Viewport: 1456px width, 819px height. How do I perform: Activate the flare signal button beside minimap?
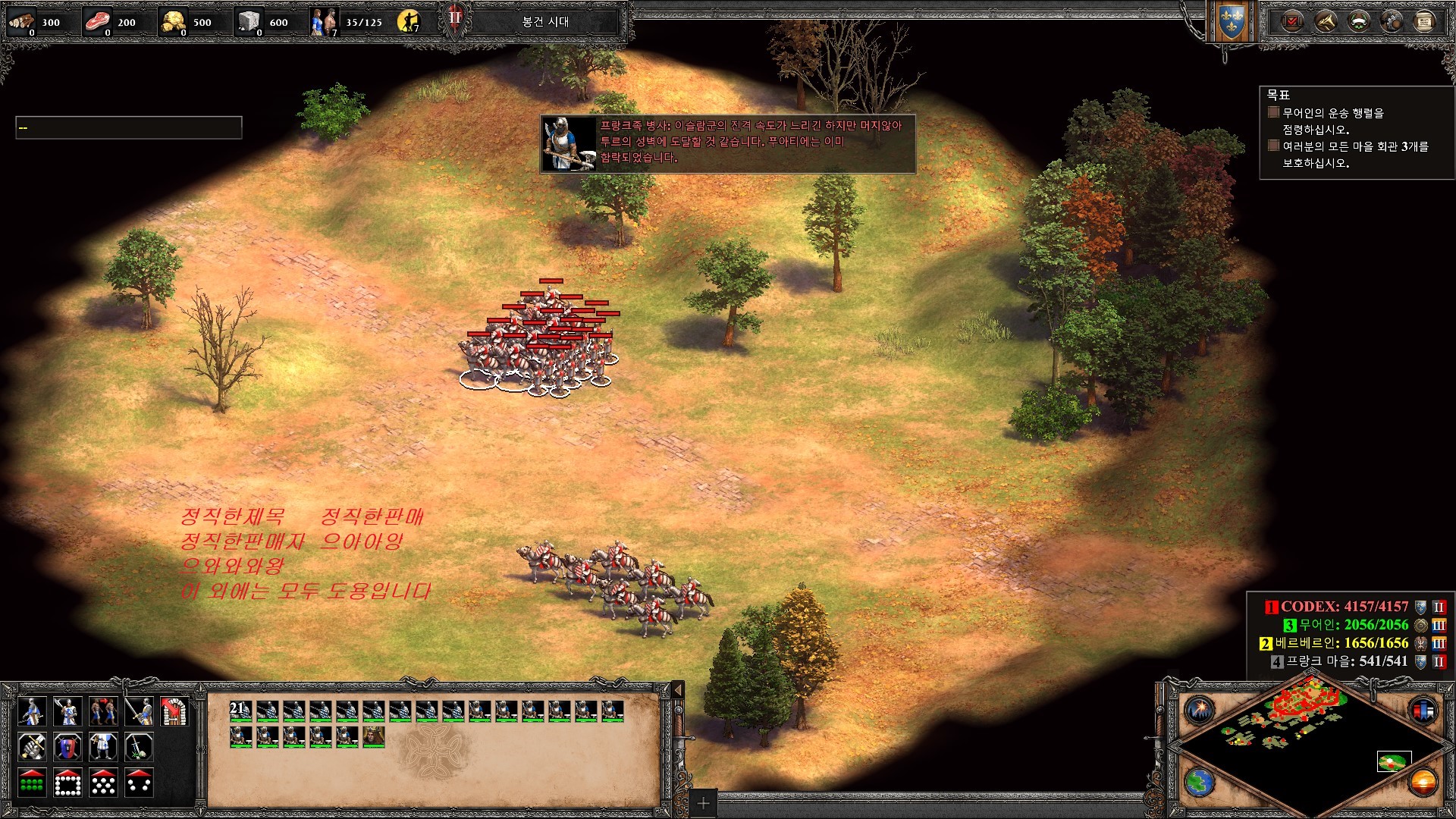click(x=1200, y=711)
